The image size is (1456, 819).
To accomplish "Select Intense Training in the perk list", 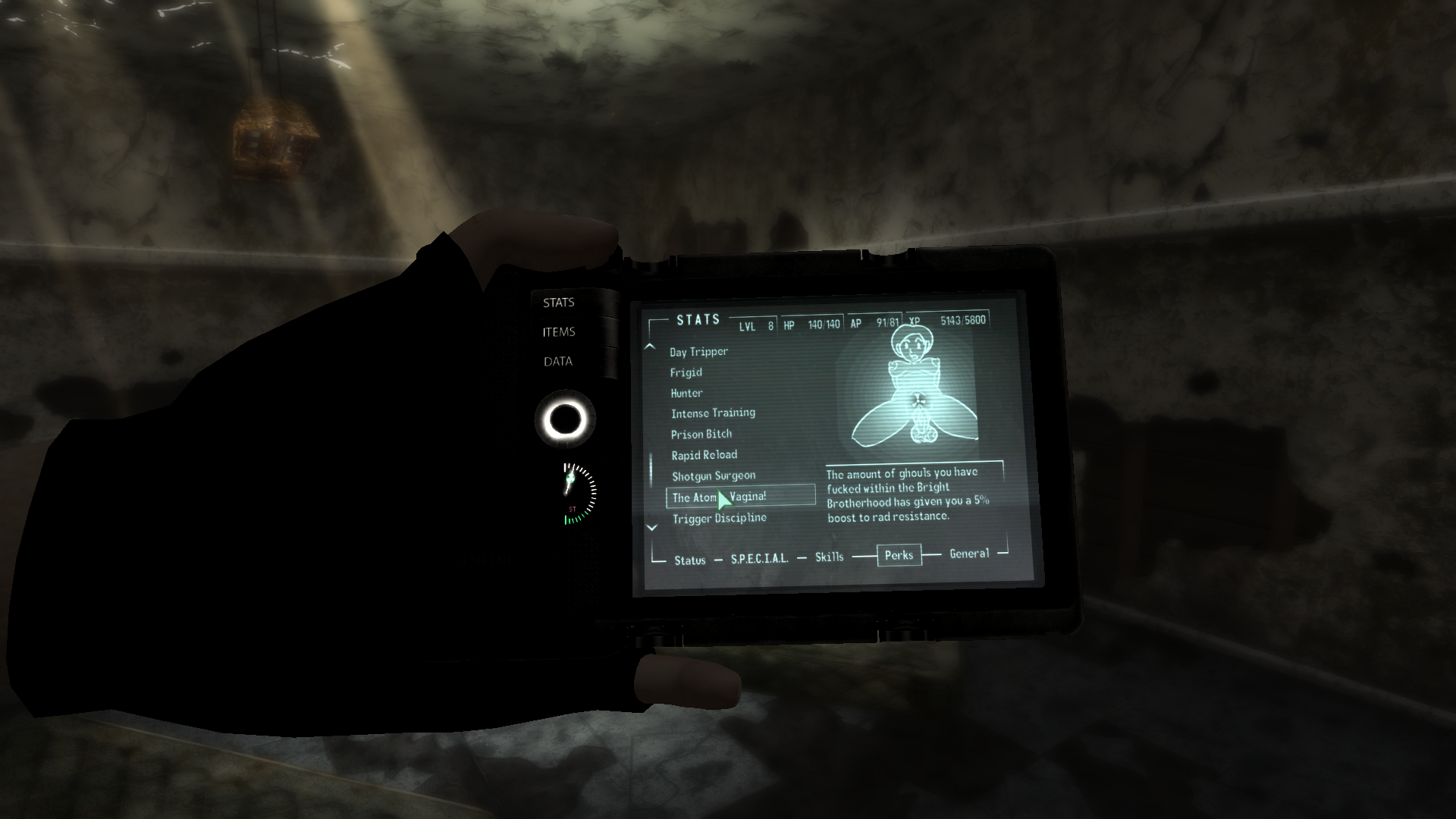I will [713, 413].
